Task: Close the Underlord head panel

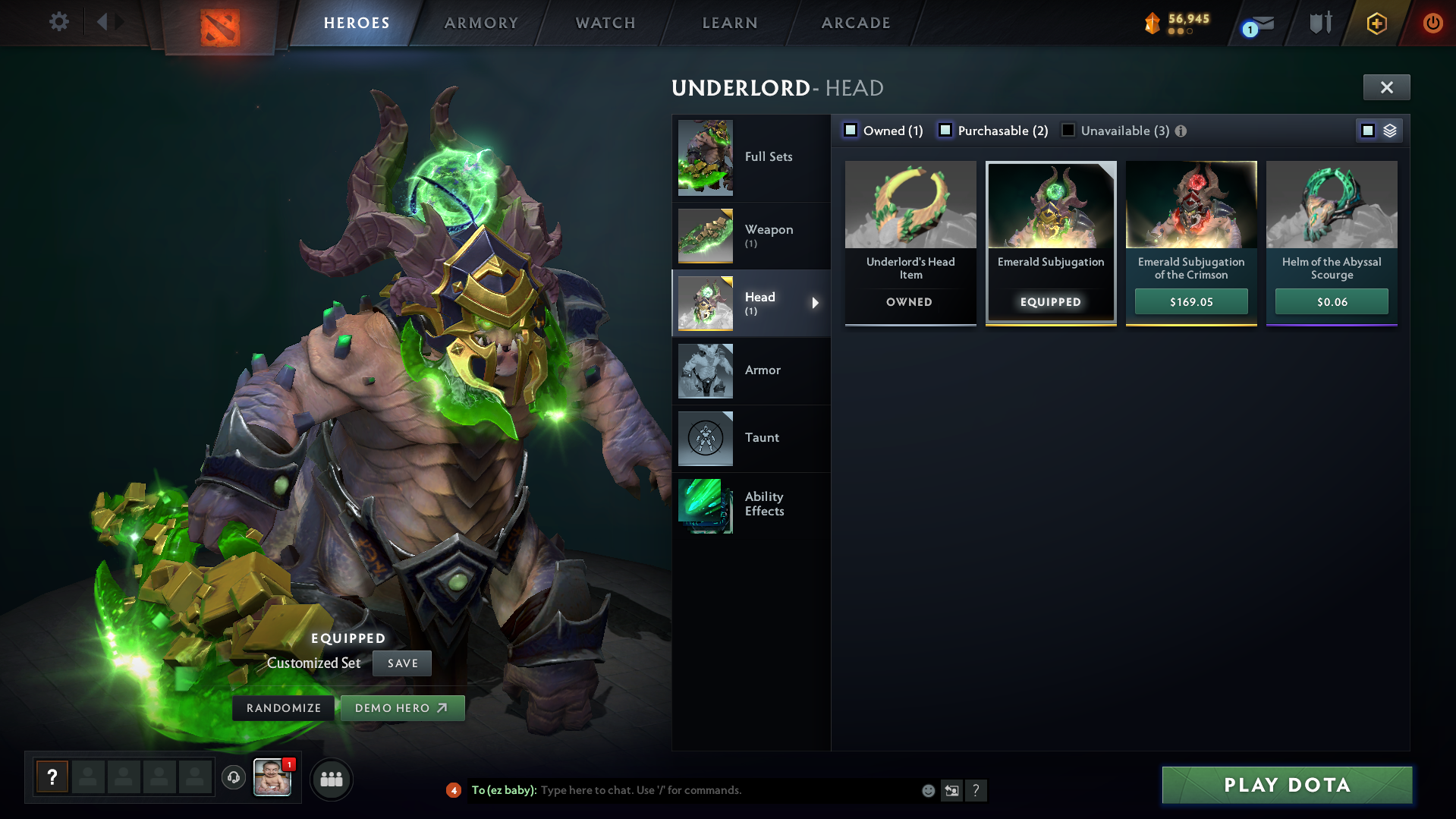Action: point(1386,87)
